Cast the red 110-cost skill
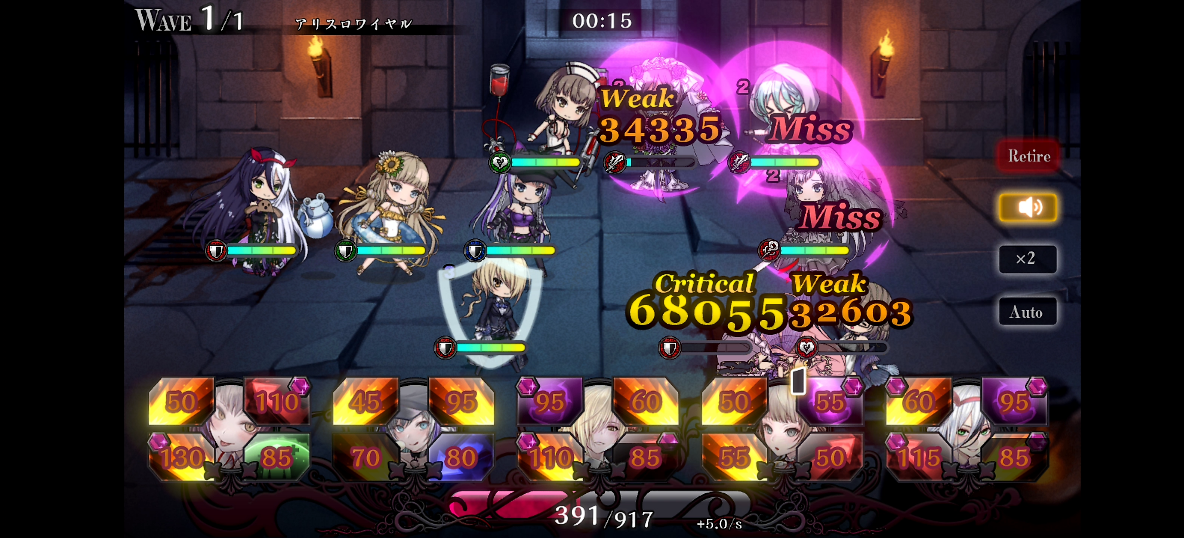Viewport: 1184px width, 538px height. [277, 402]
